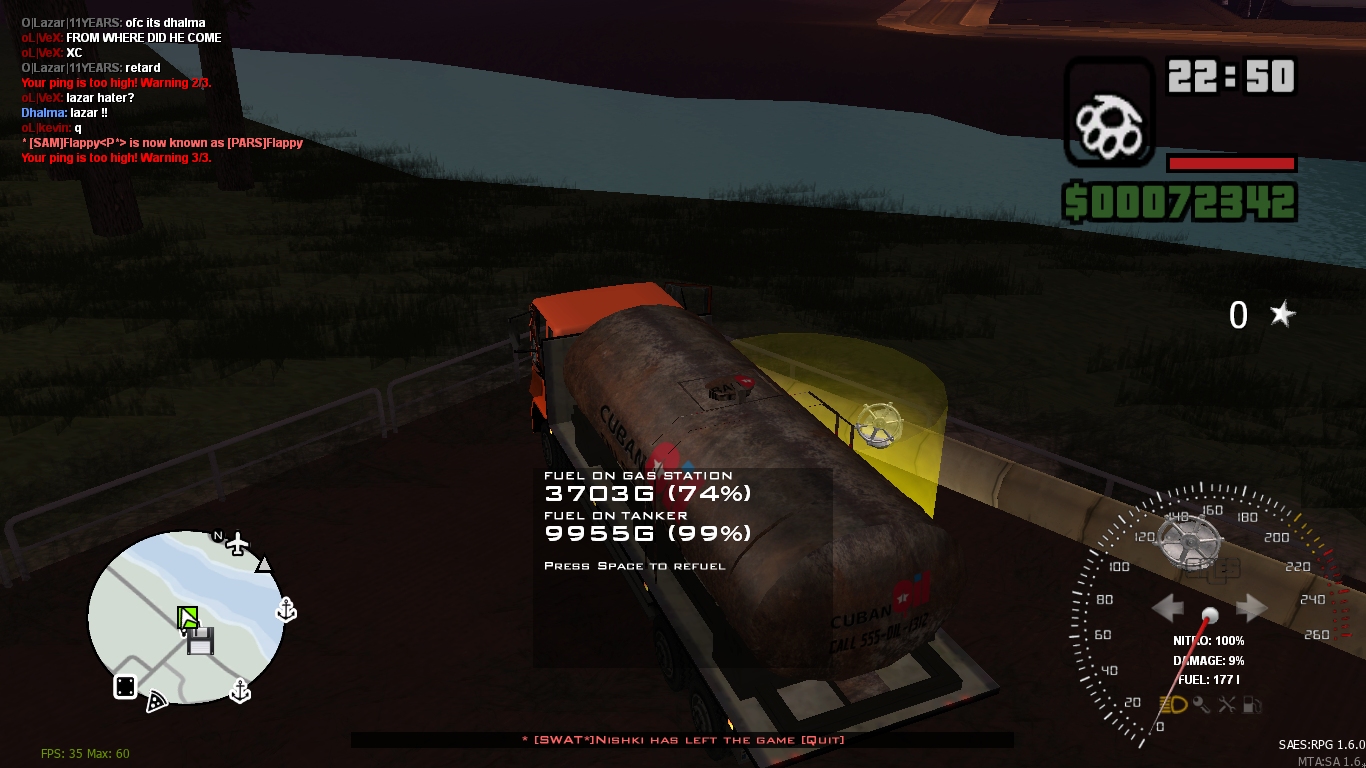This screenshot has width=1366, height=768.
Task: Click the floppy disk save blip on the minimap
Action: coord(201,641)
